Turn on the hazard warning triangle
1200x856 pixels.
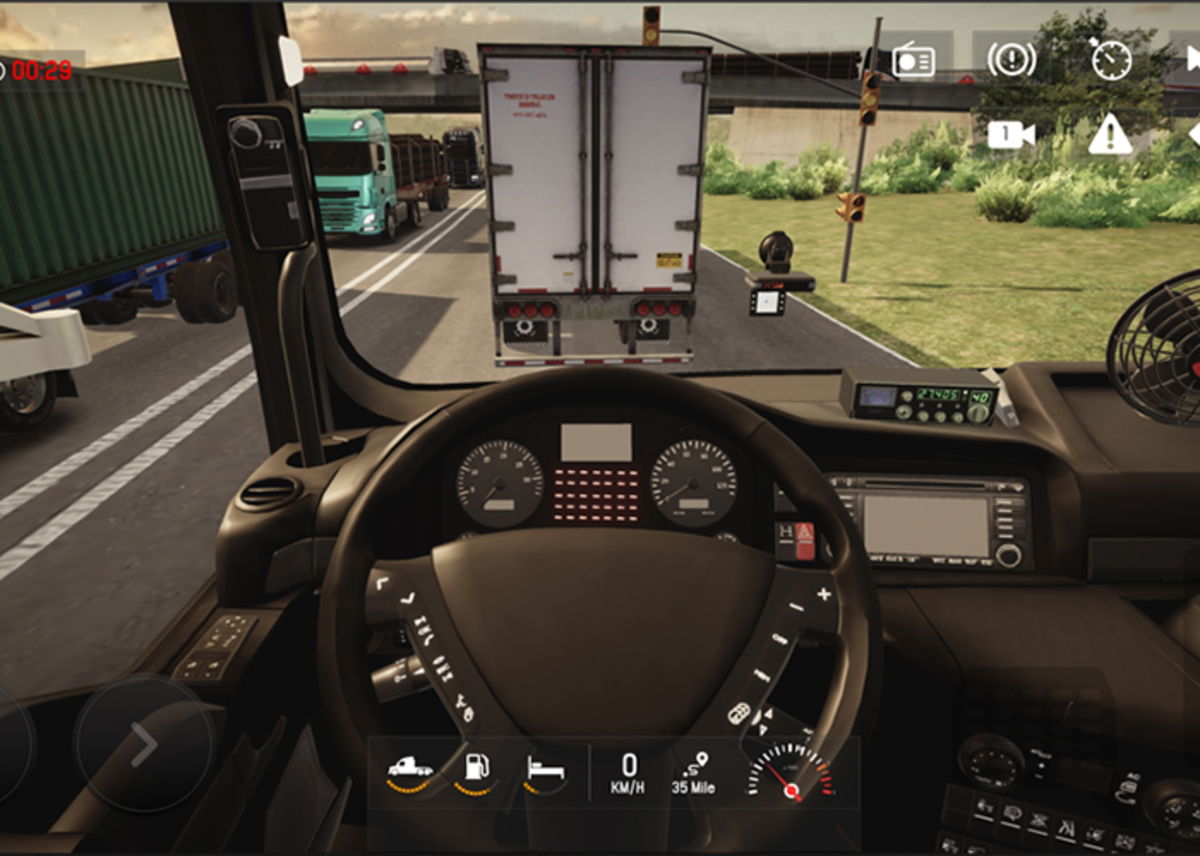(x=1110, y=135)
